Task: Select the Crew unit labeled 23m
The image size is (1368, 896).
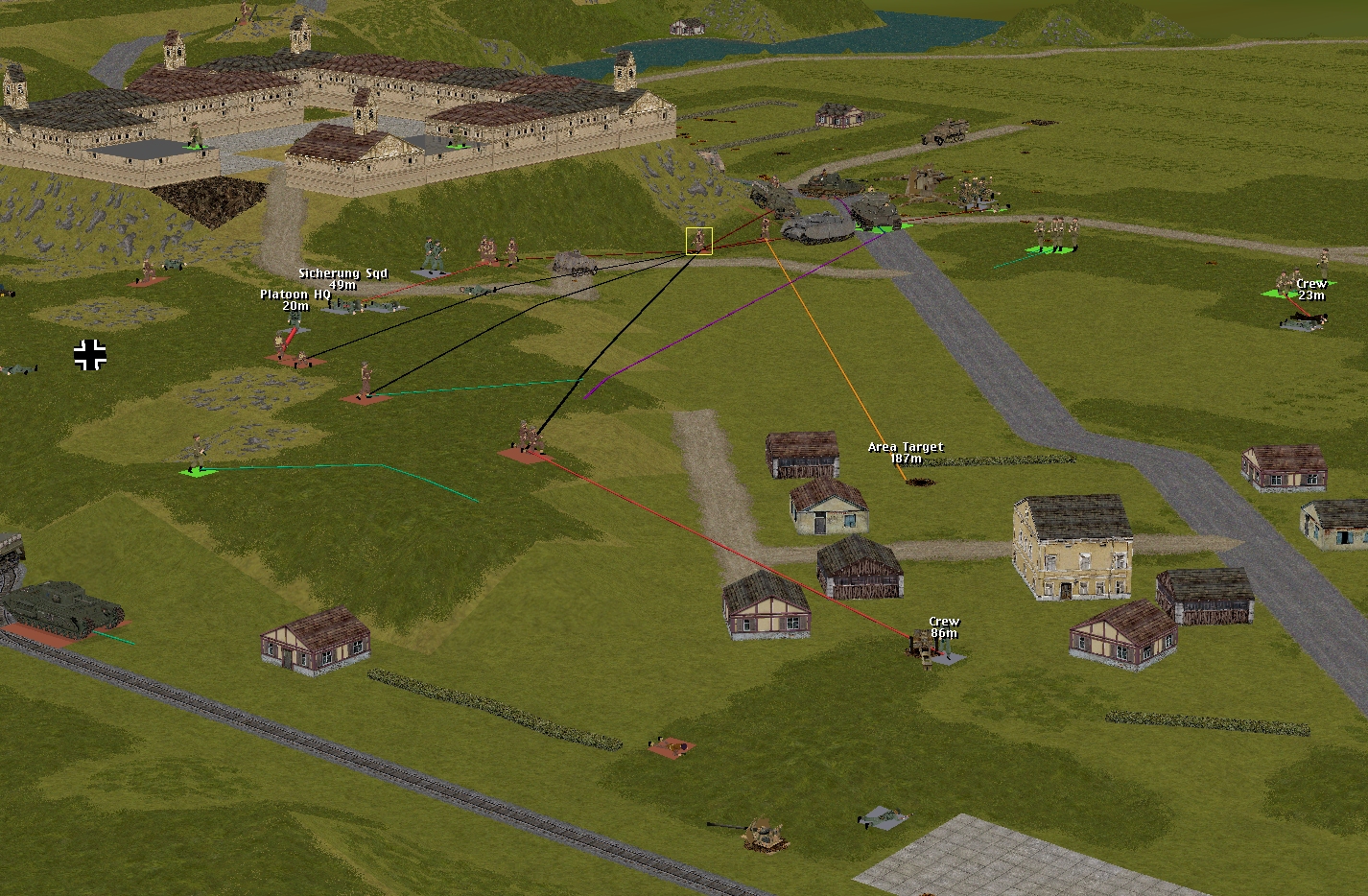Action: [x=1304, y=320]
